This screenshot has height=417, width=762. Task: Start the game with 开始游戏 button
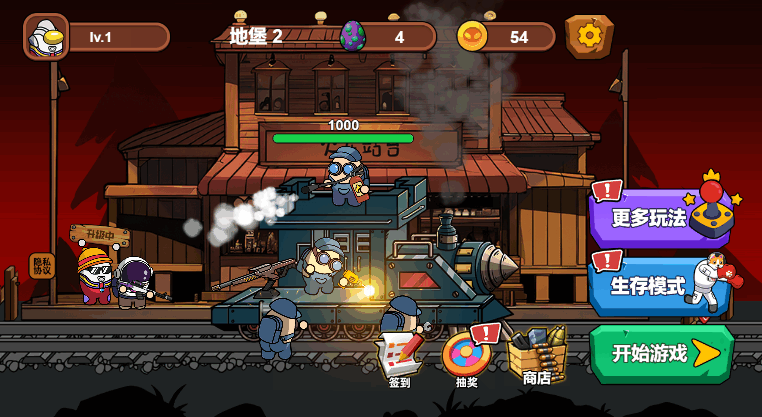coord(661,353)
